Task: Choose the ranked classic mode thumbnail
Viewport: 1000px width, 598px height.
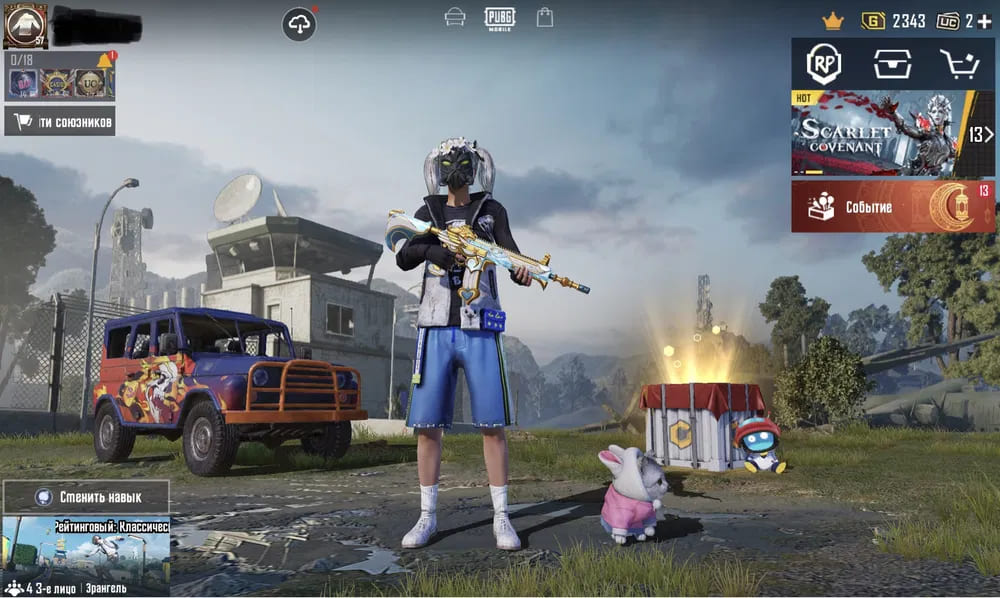Action: (x=86, y=548)
